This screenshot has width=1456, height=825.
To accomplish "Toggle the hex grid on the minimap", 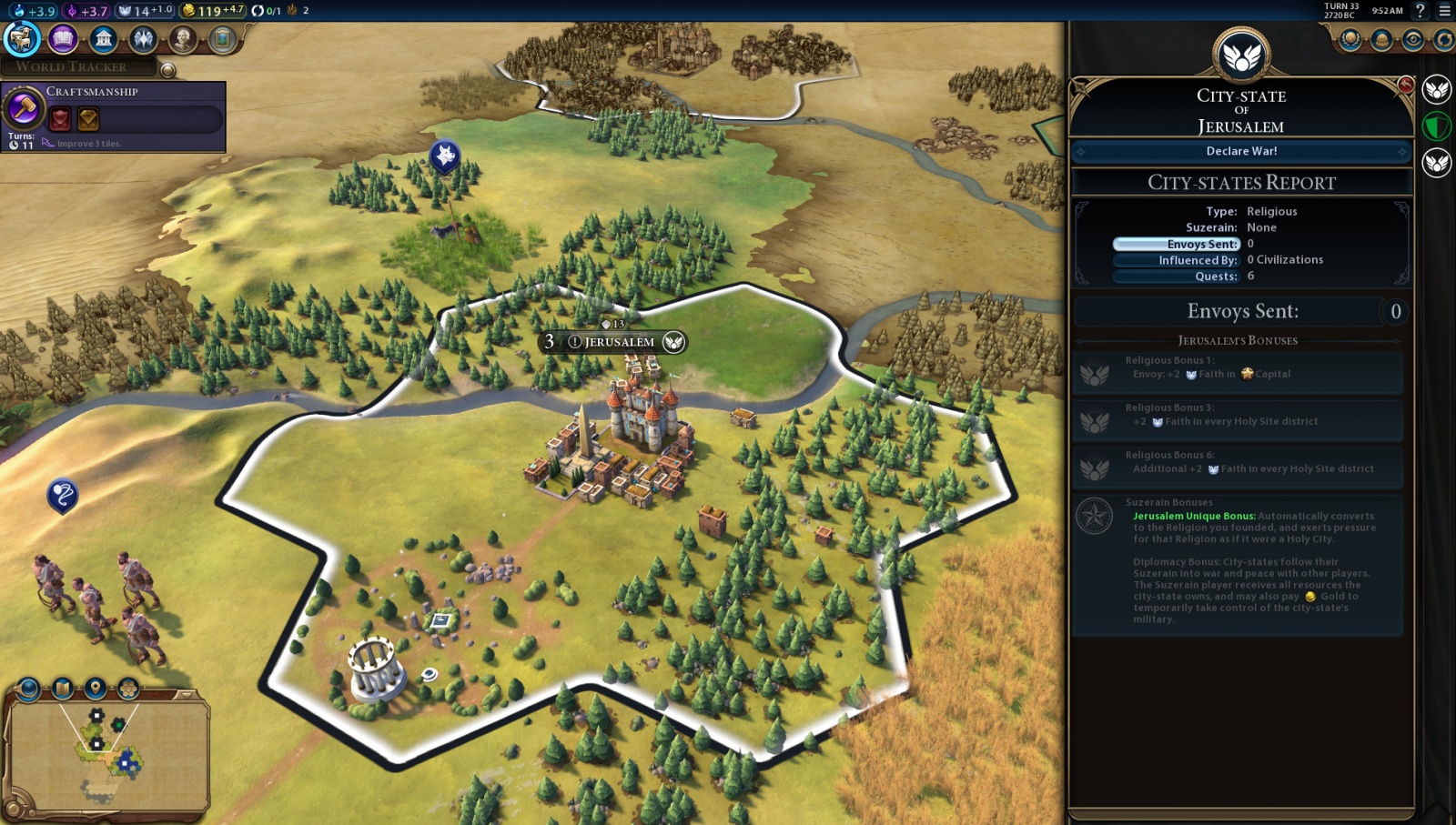I will 127,688.
